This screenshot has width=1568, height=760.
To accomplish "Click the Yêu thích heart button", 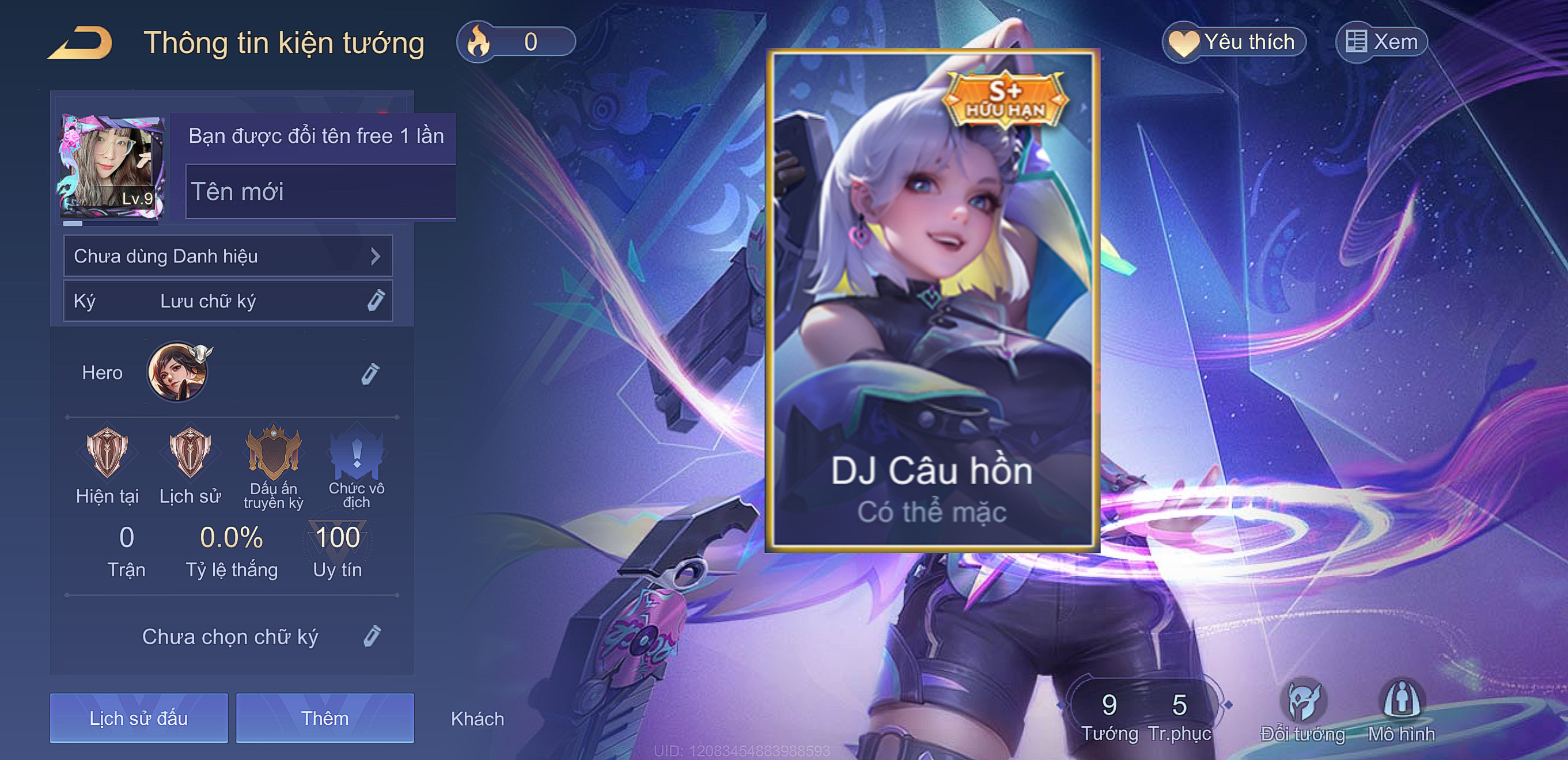I will point(1234,43).
